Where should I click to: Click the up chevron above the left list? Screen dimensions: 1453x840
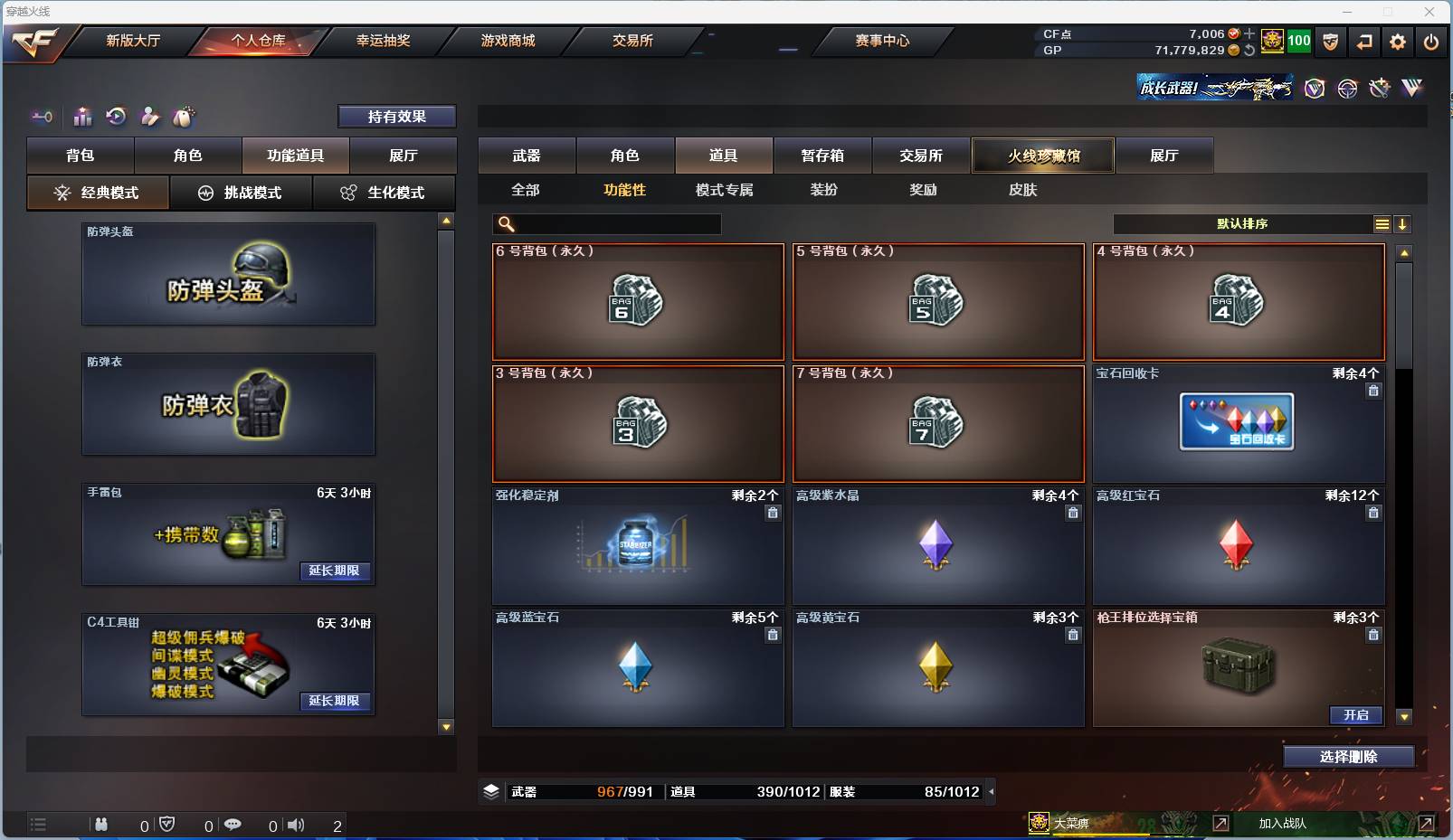pyautogui.click(x=444, y=218)
